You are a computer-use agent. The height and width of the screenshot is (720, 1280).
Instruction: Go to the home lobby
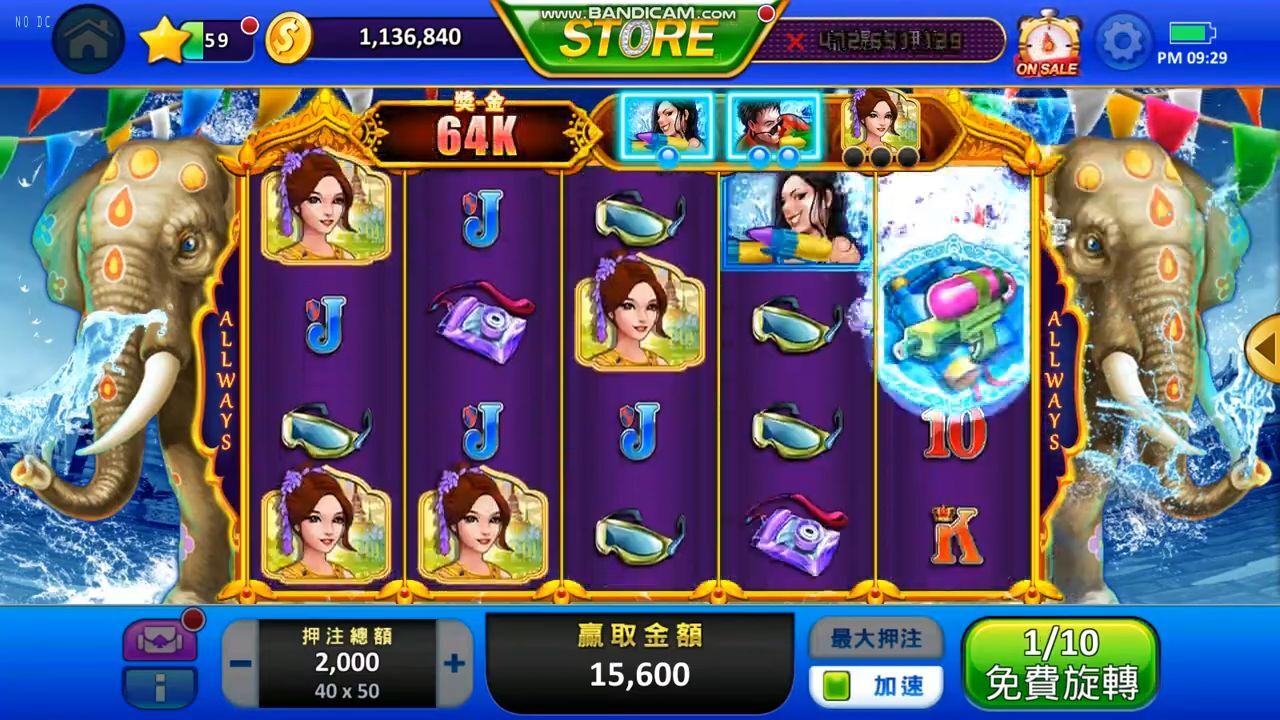[88, 40]
